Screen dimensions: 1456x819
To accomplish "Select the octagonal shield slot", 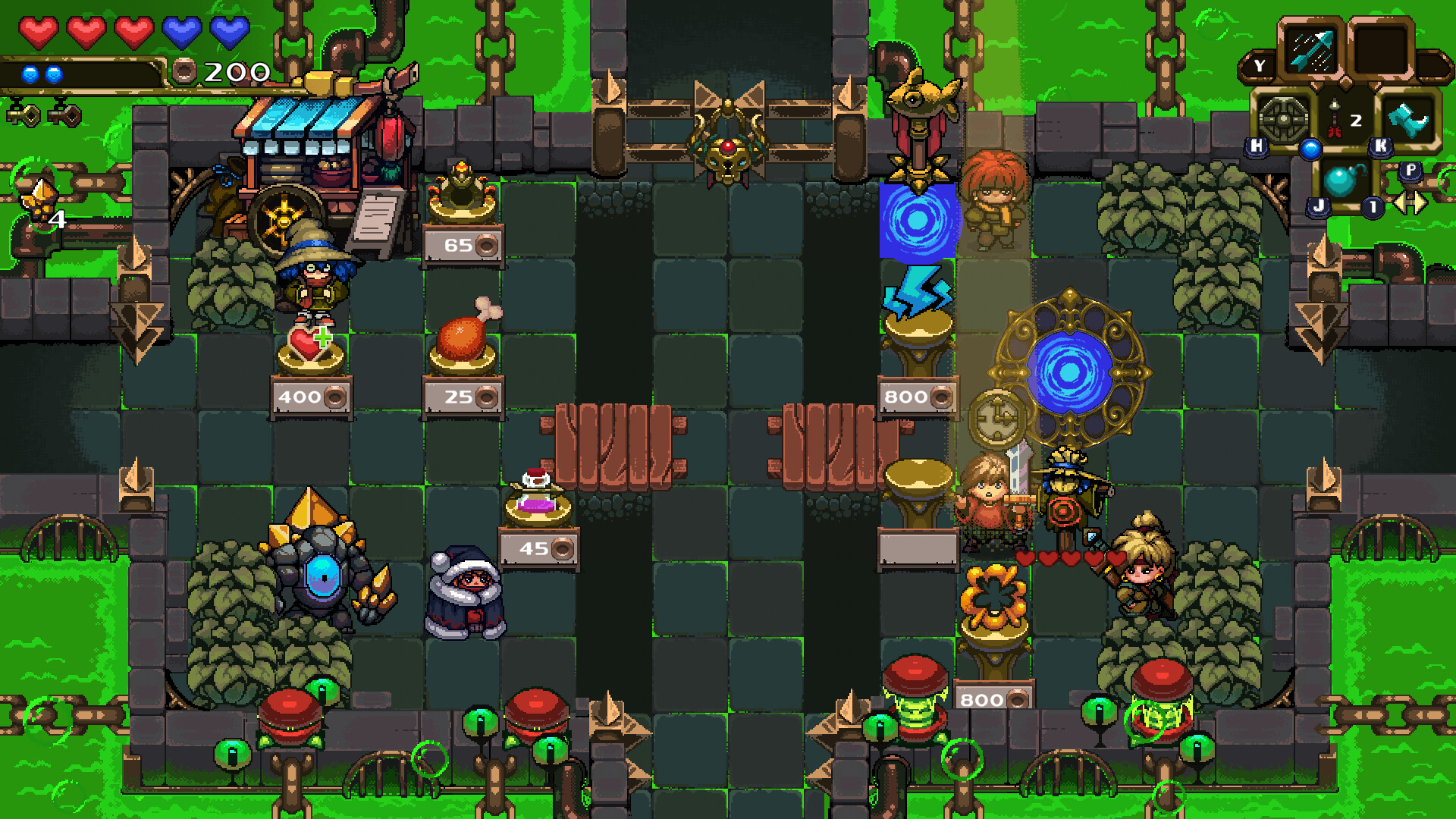I will tap(1283, 120).
